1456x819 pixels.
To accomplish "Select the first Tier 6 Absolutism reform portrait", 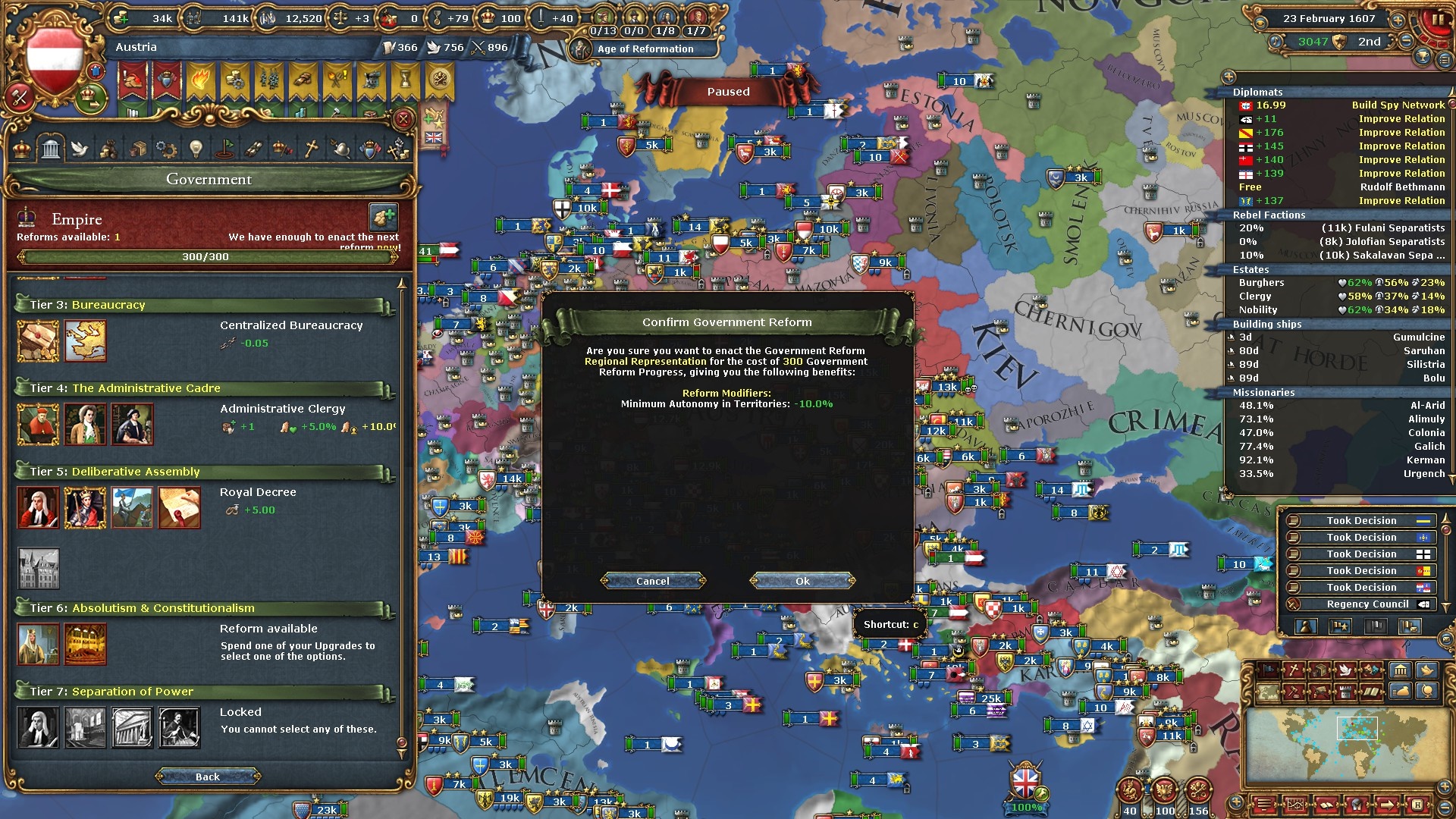I will tap(38, 644).
